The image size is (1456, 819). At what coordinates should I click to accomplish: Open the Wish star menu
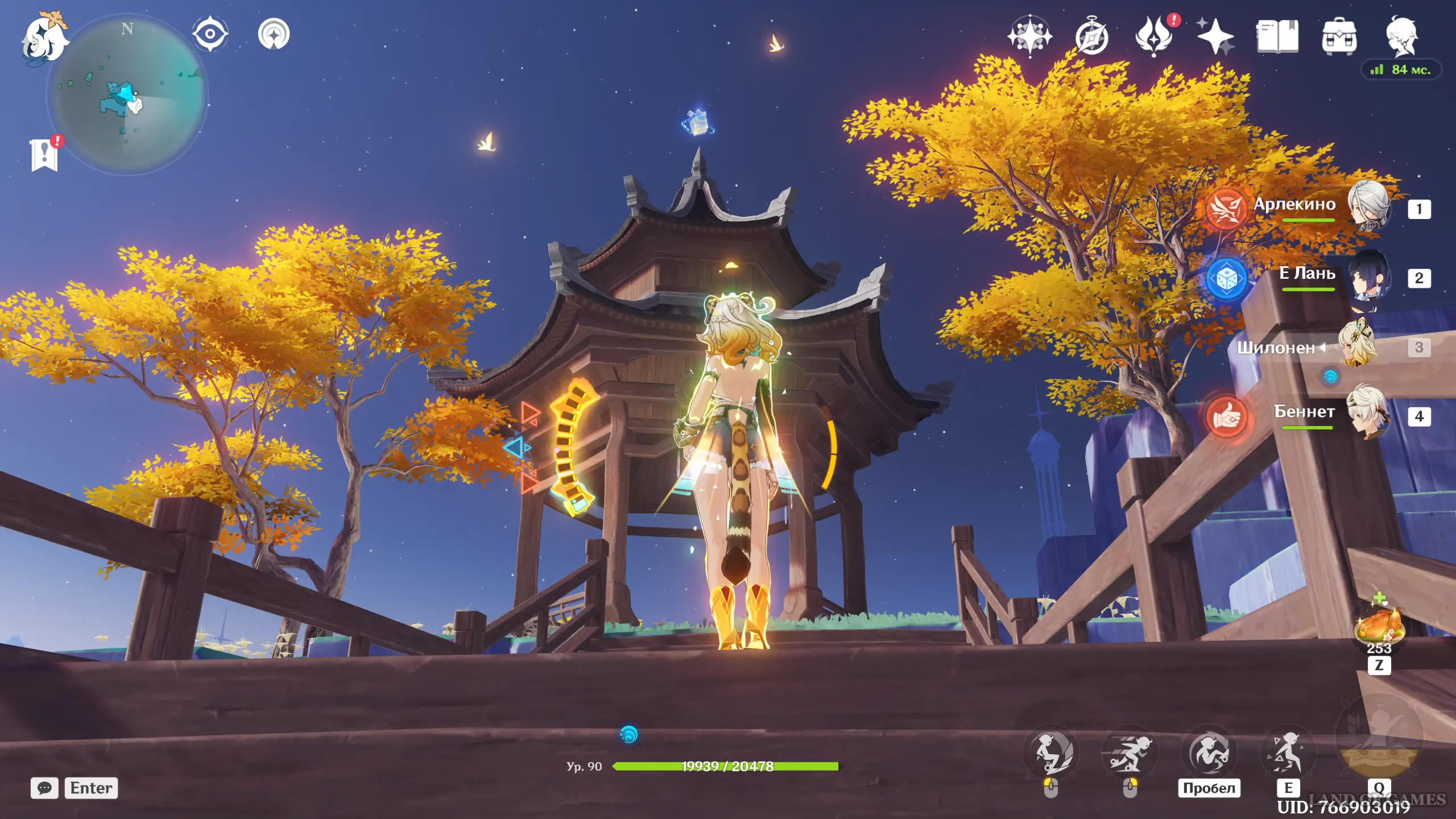point(1029,36)
